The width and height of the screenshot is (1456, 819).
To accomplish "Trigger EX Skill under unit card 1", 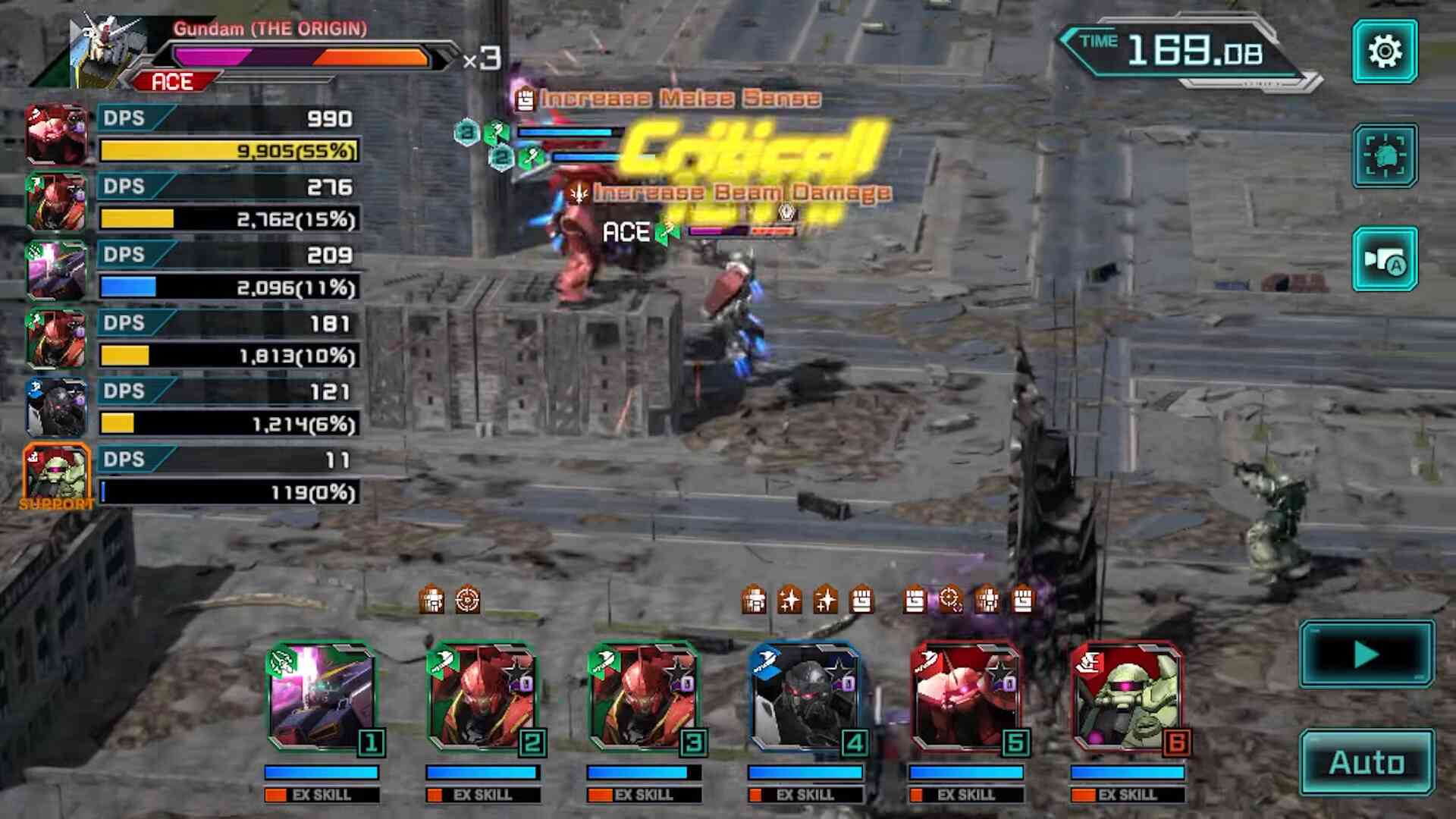I will point(322,795).
